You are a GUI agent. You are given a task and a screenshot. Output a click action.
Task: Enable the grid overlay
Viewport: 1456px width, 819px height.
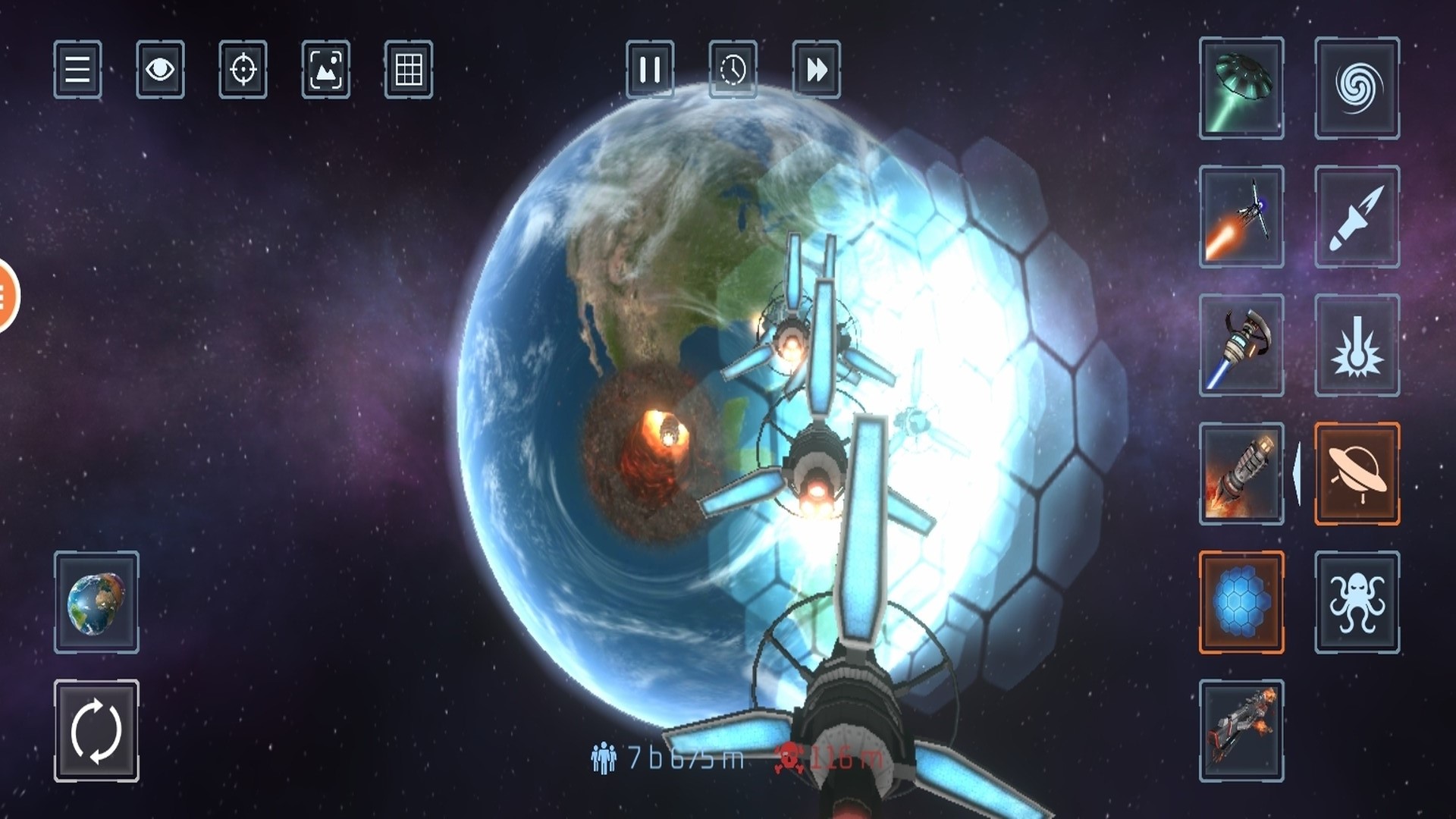coord(409,72)
